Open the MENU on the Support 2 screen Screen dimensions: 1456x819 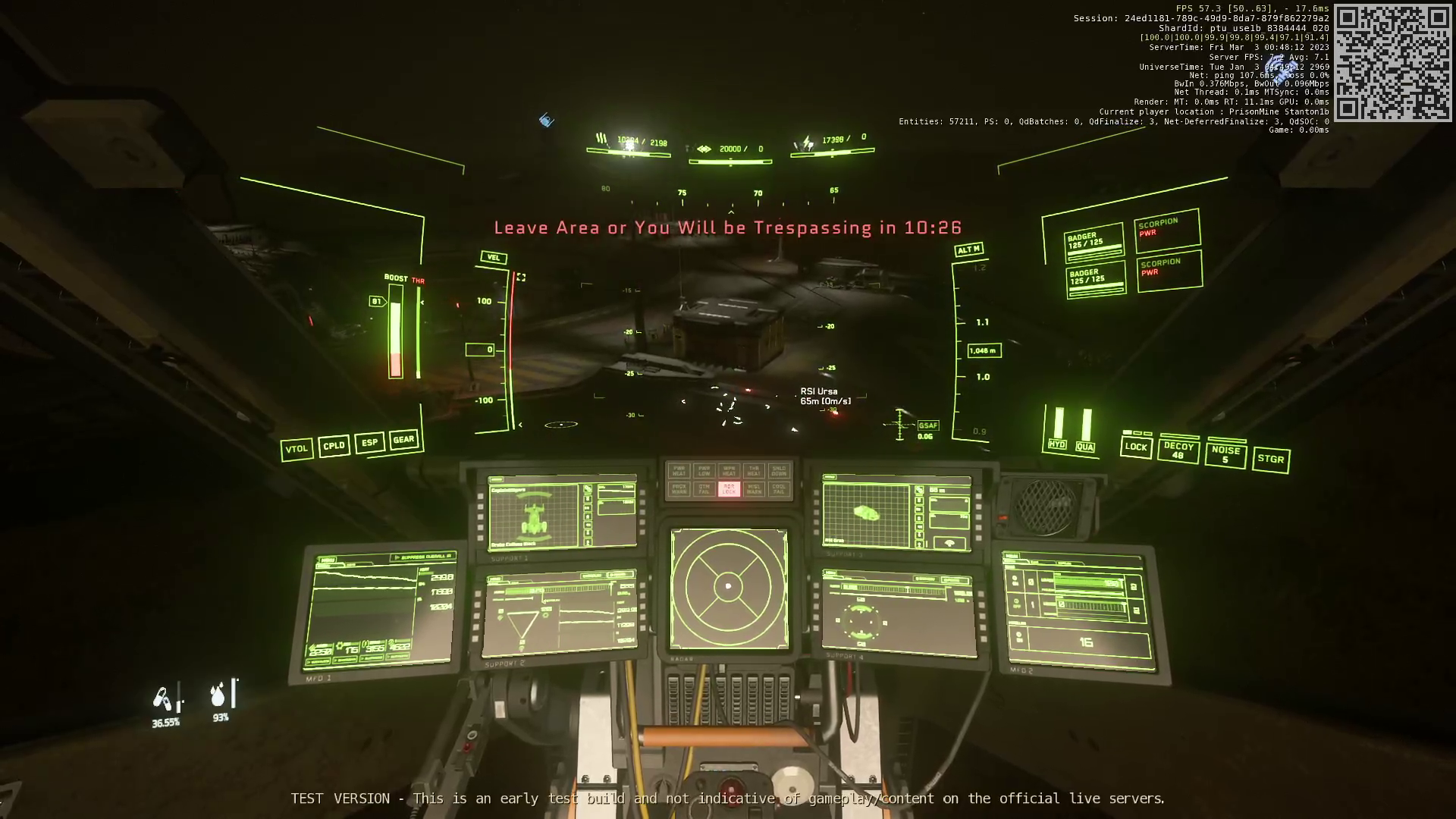pos(496,579)
